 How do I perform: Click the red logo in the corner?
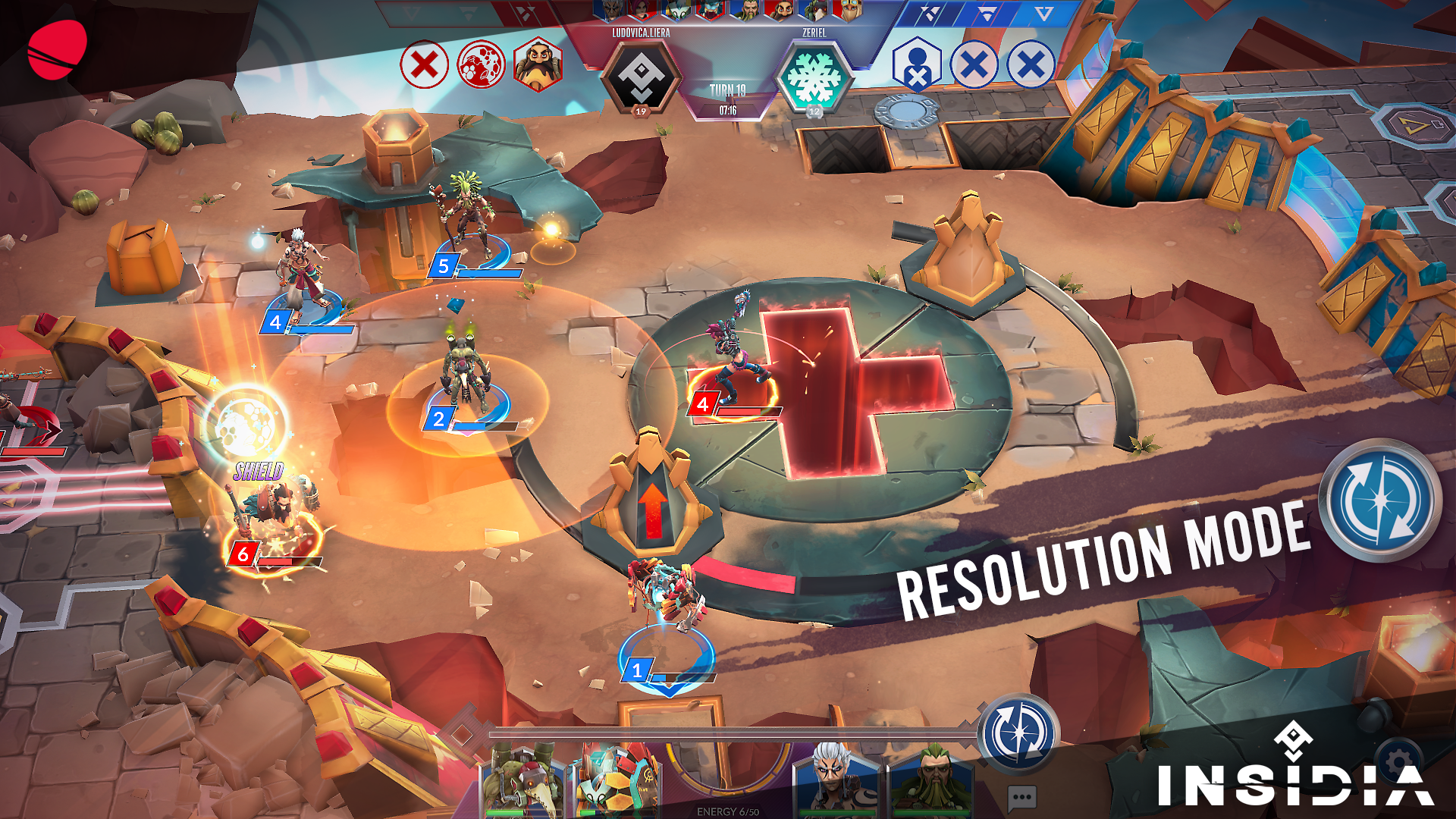58,50
